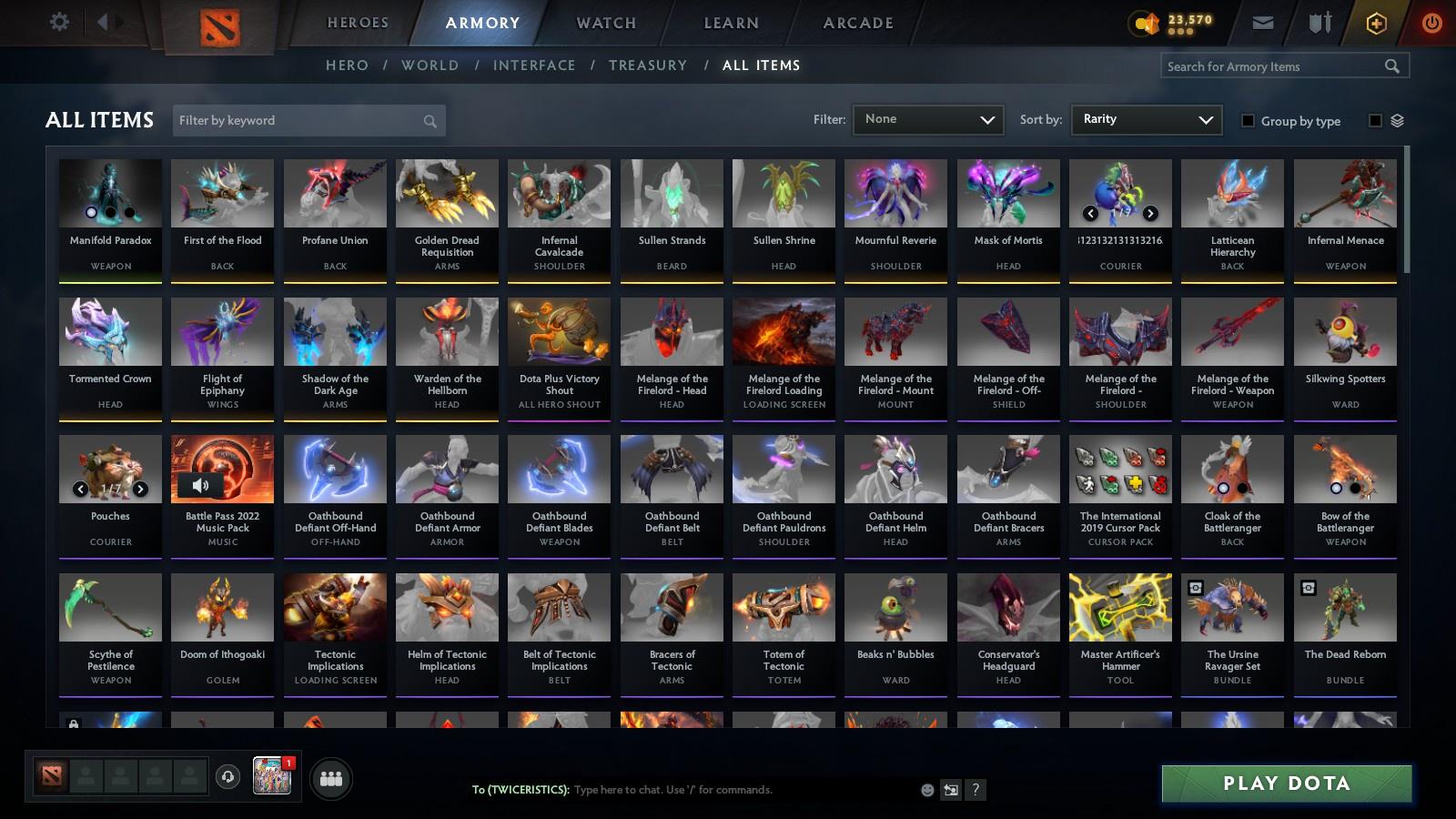The width and height of the screenshot is (1456, 819).
Task: Click the right arrow on the Pouches courier
Action: (140, 488)
